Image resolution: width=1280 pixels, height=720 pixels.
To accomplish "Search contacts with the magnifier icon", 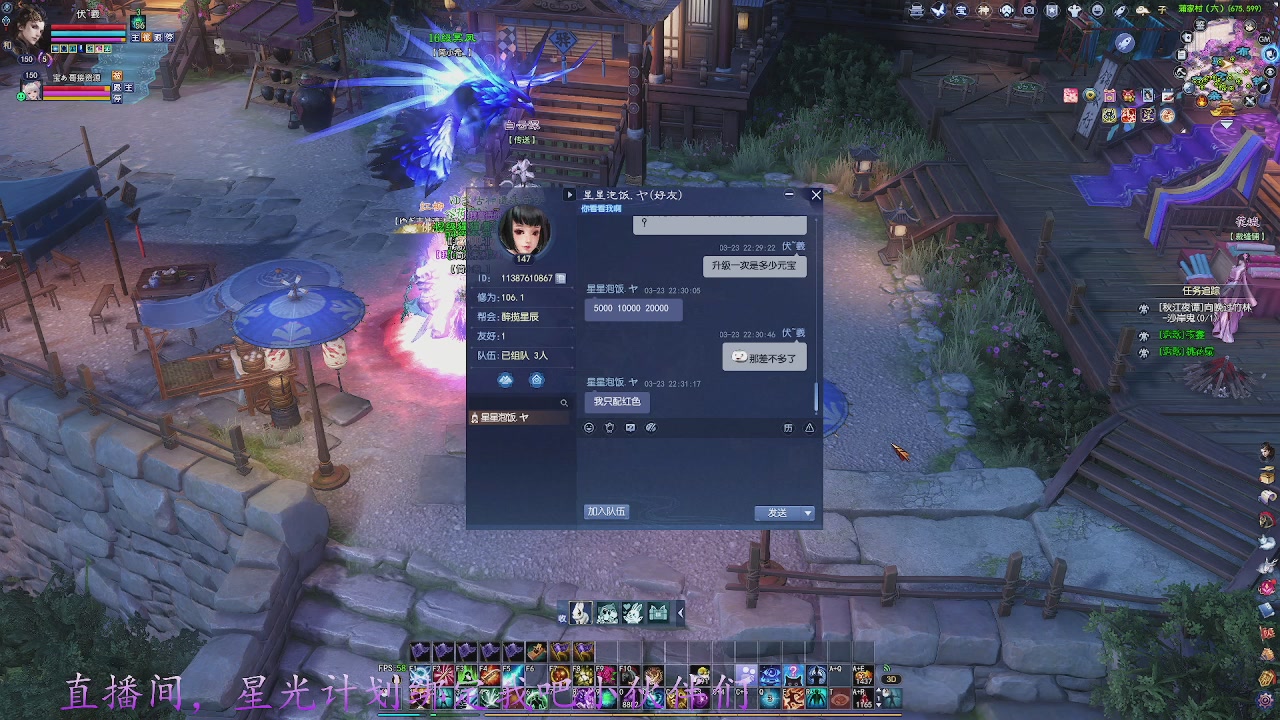I will (564, 403).
